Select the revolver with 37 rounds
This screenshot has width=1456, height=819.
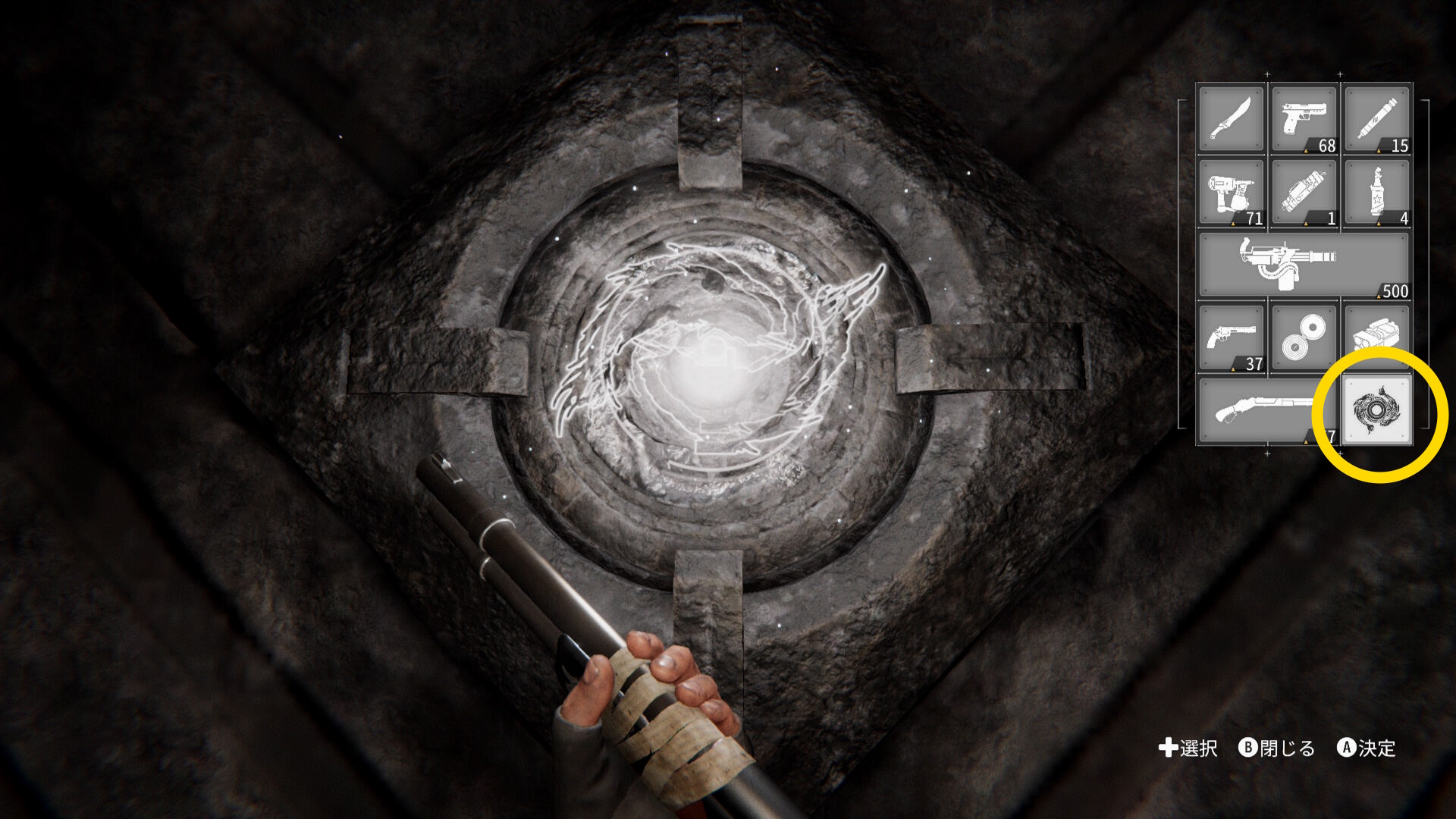1231,337
